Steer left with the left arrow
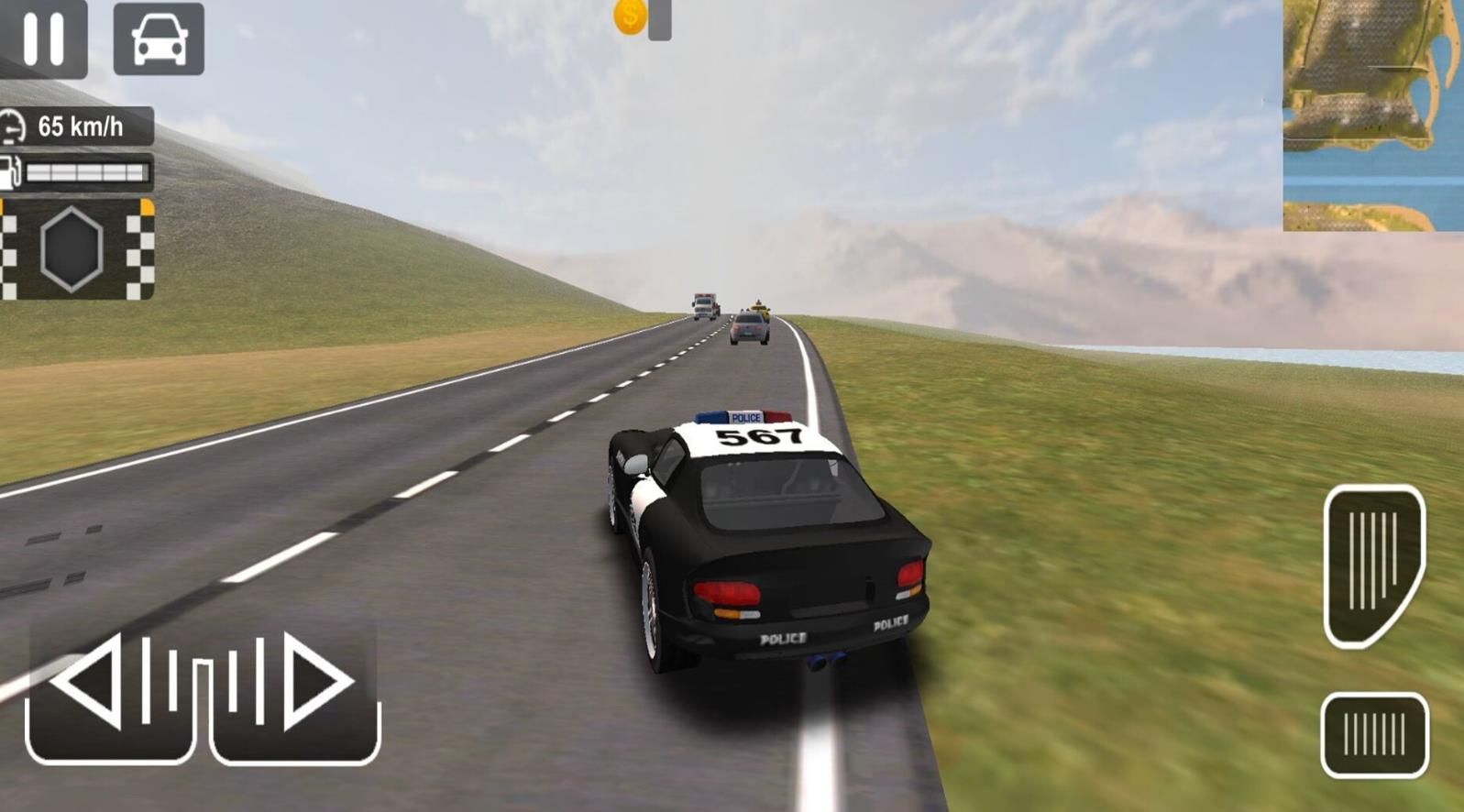The width and height of the screenshot is (1464, 812). (110, 689)
